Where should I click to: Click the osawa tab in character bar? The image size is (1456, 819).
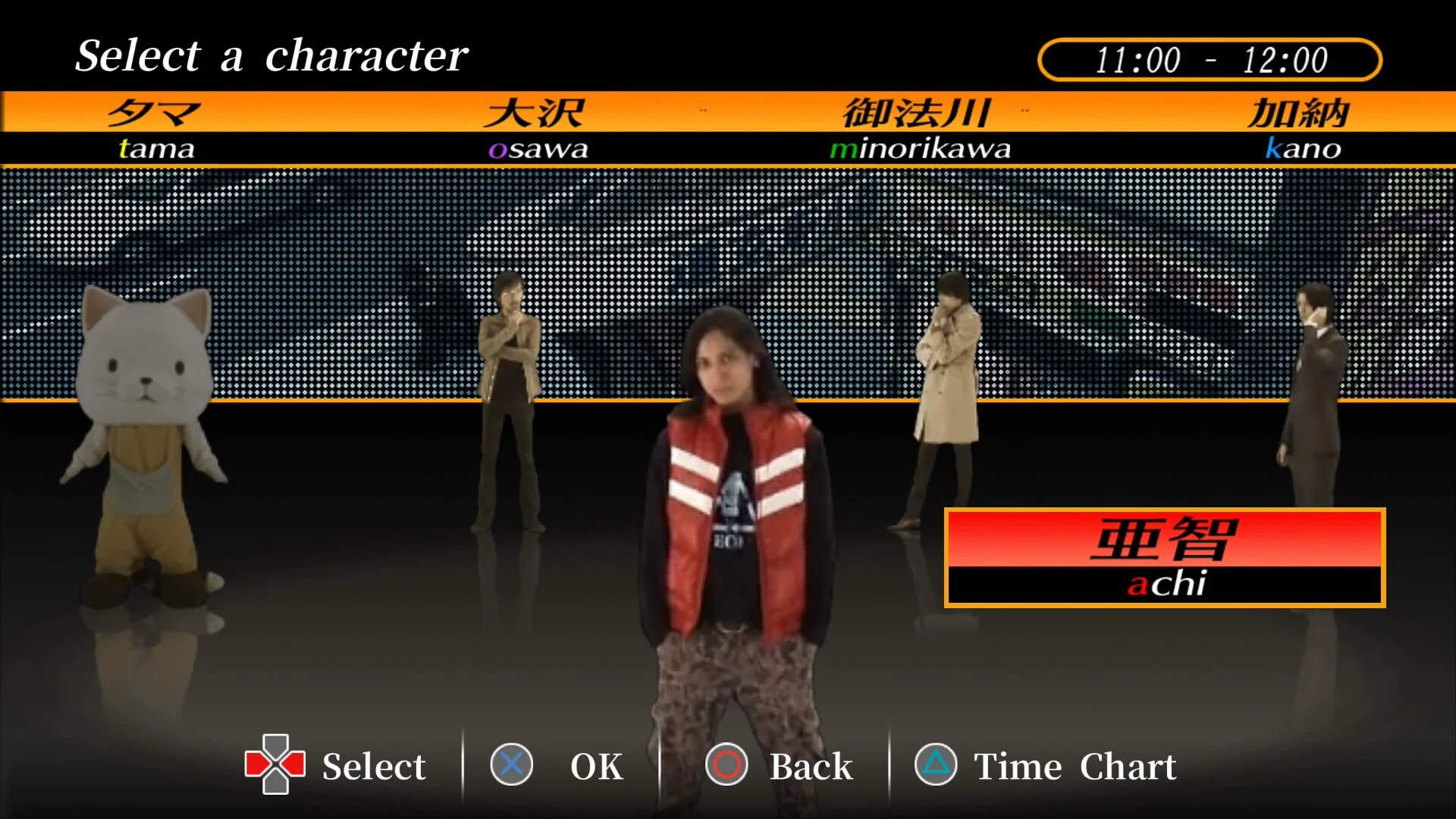[537, 129]
